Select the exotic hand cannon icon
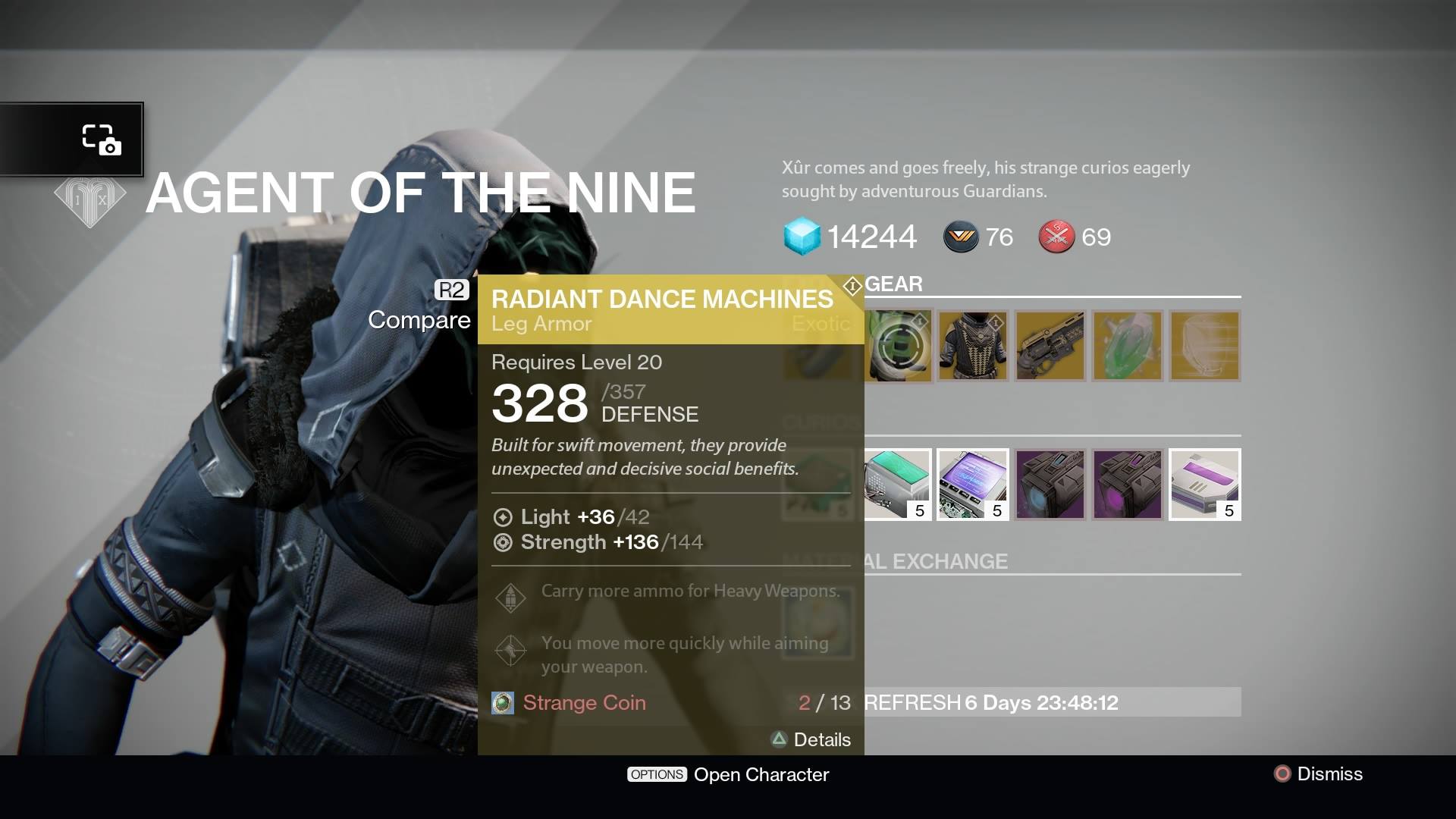The width and height of the screenshot is (1456, 819). pos(1050,347)
